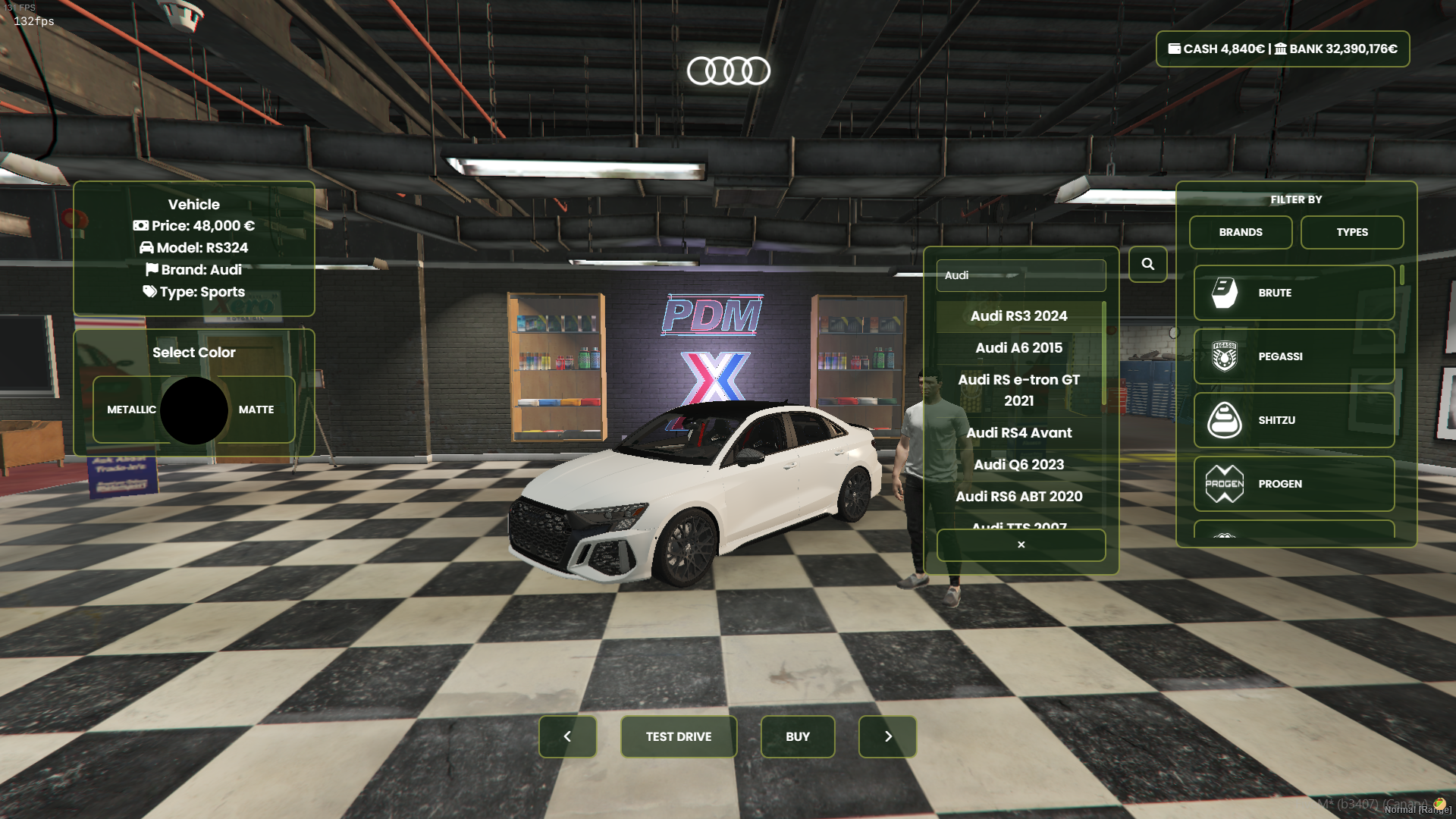1456x819 pixels.
Task: Click the magnifying glass search button
Action: coord(1147,264)
